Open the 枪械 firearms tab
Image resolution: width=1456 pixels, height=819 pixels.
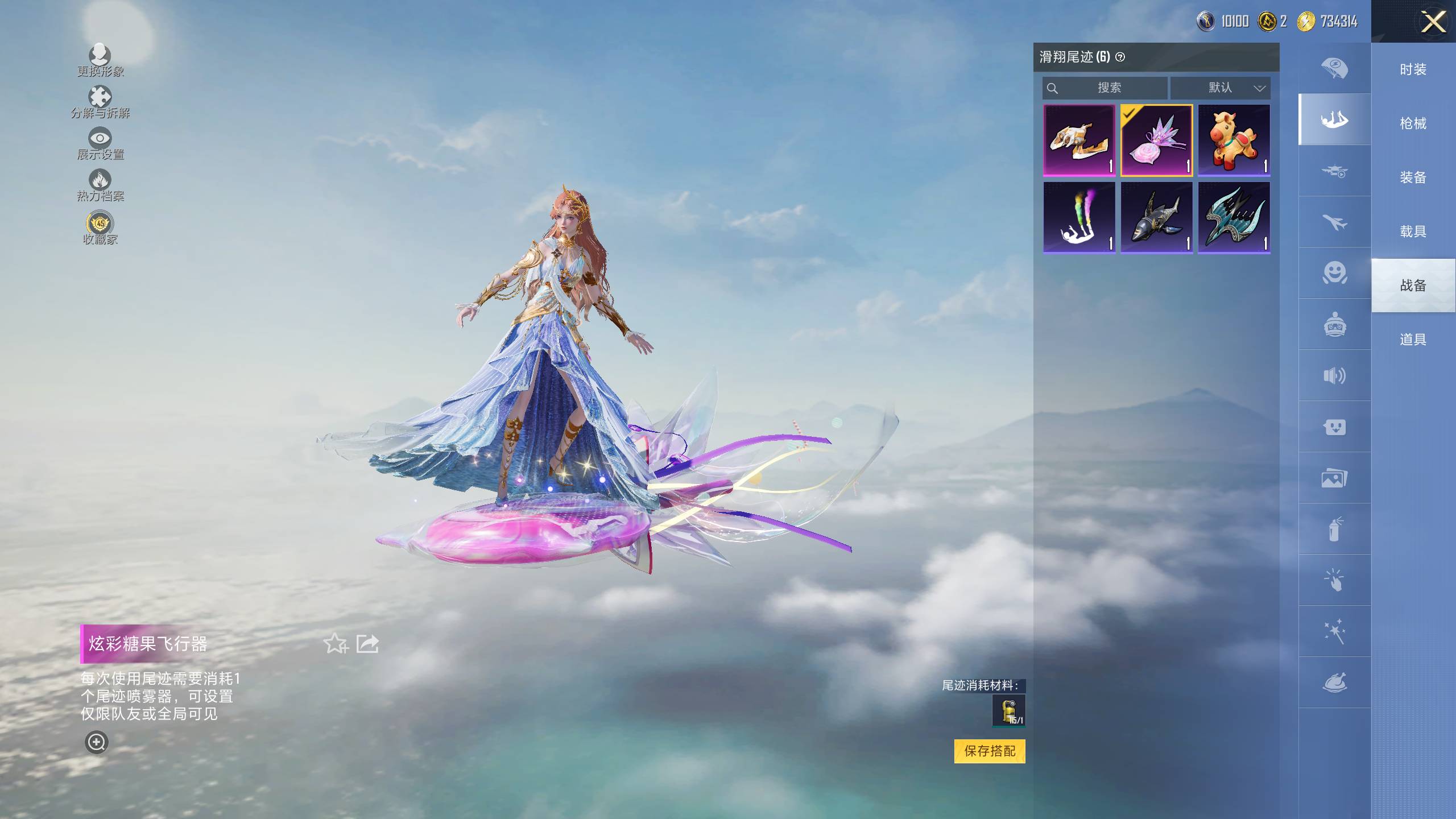point(1413,123)
